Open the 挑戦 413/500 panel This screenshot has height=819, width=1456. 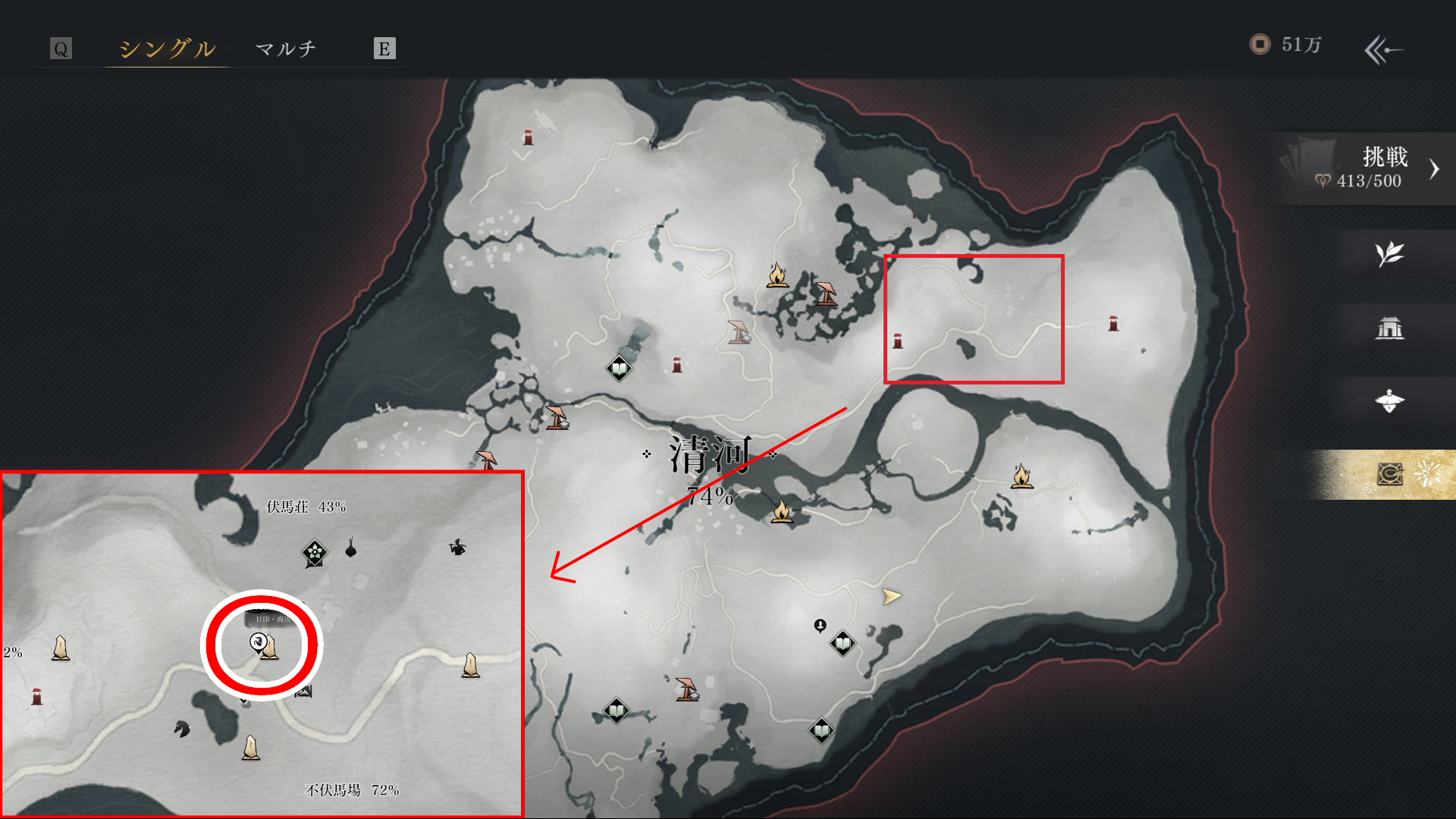[1363, 168]
